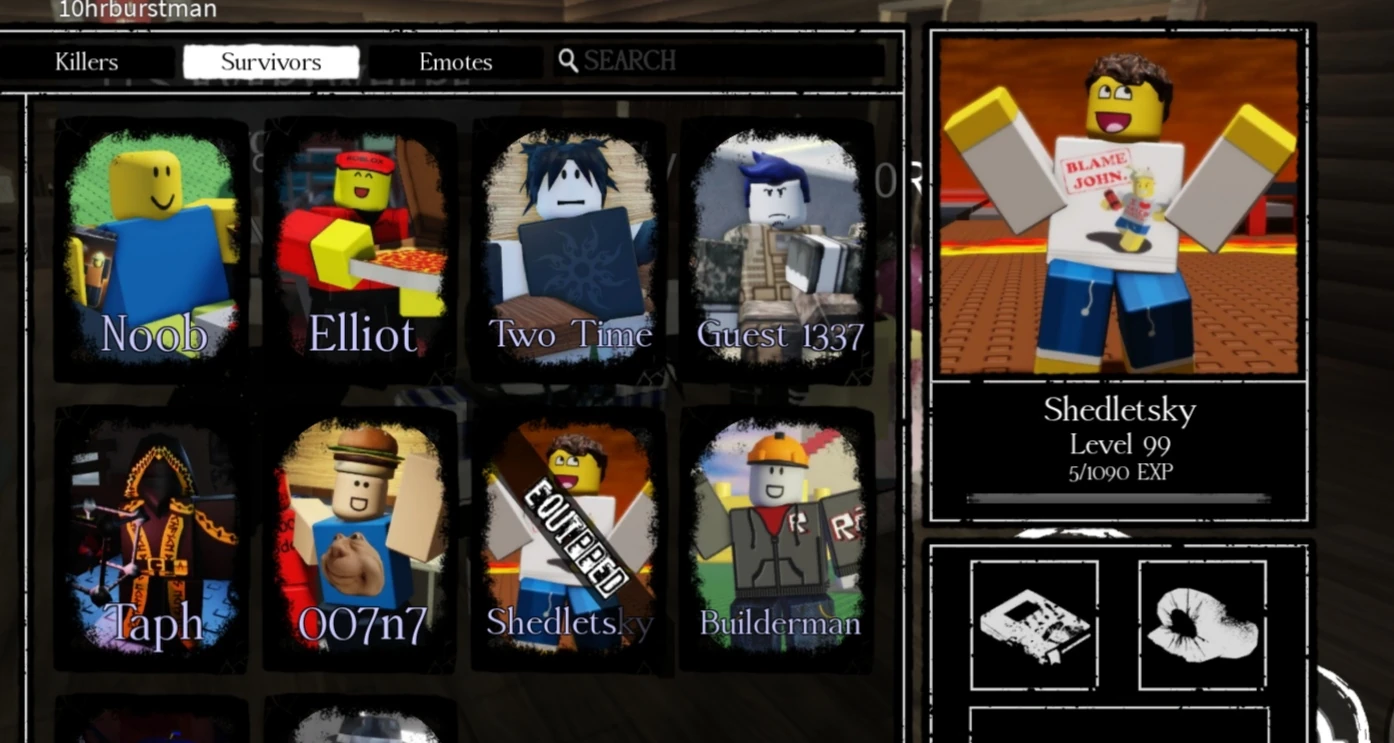Click Shedletsky's EXP progress bar
Image resolution: width=1394 pixels, height=743 pixels.
point(1117,497)
